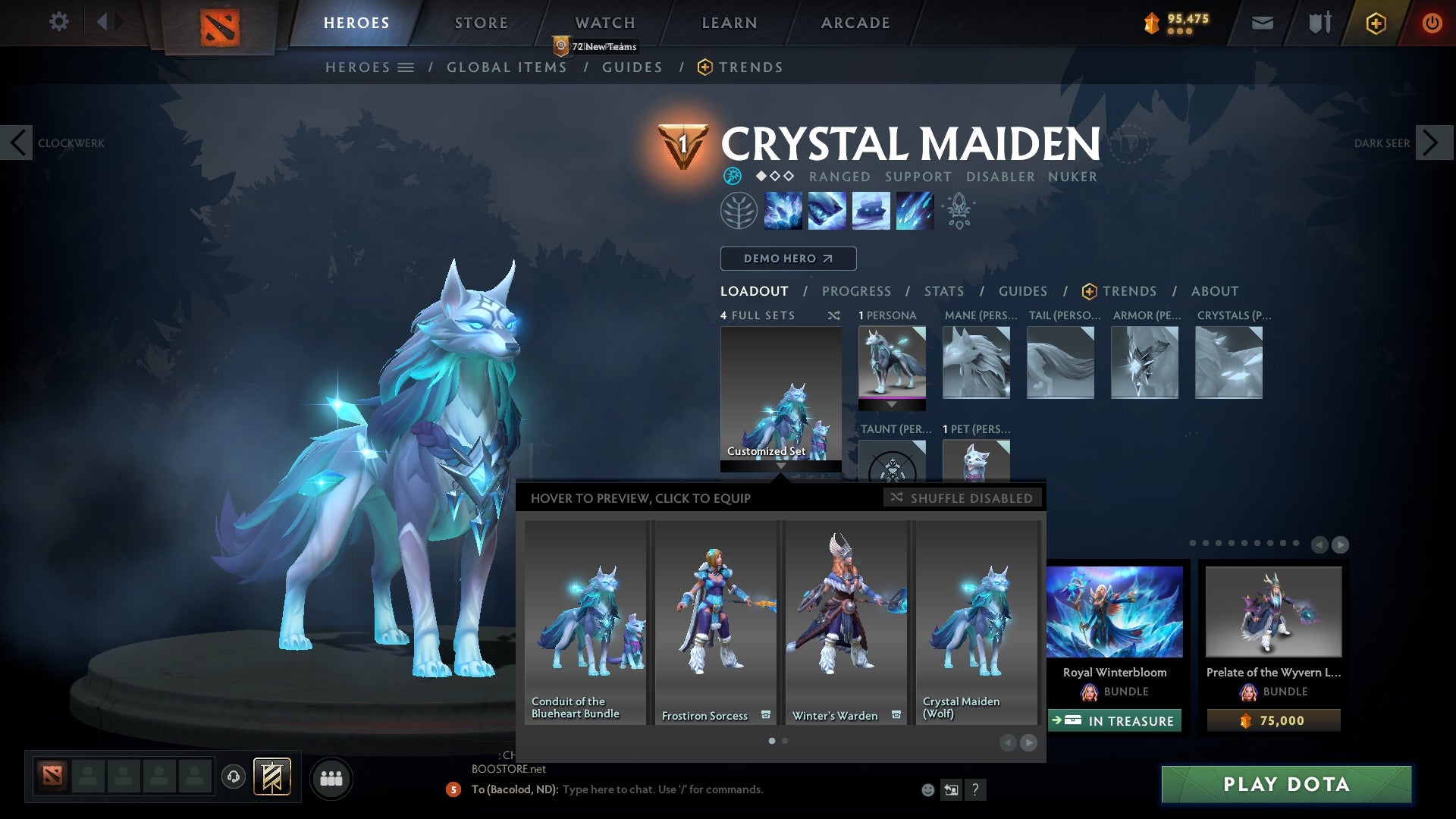
Task: Click the party/friends icon near chat bar
Action: tap(331, 778)
